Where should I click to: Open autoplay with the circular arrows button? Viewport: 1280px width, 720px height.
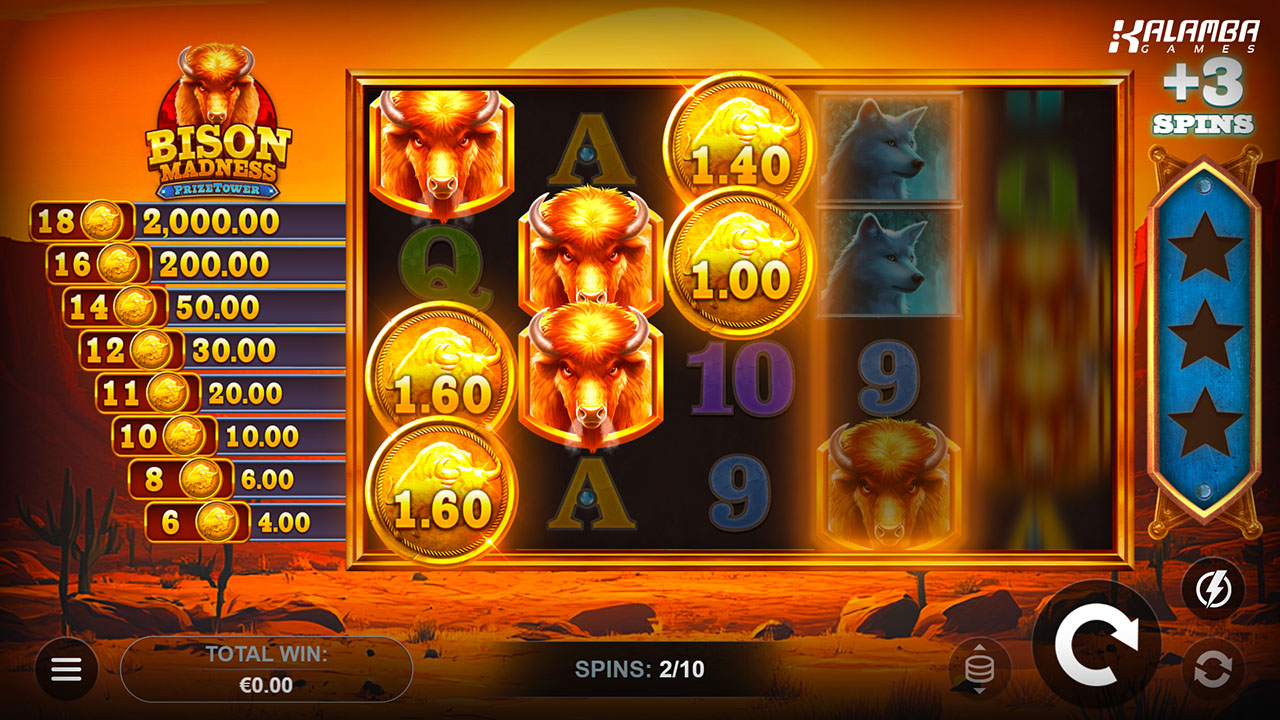1213,670
